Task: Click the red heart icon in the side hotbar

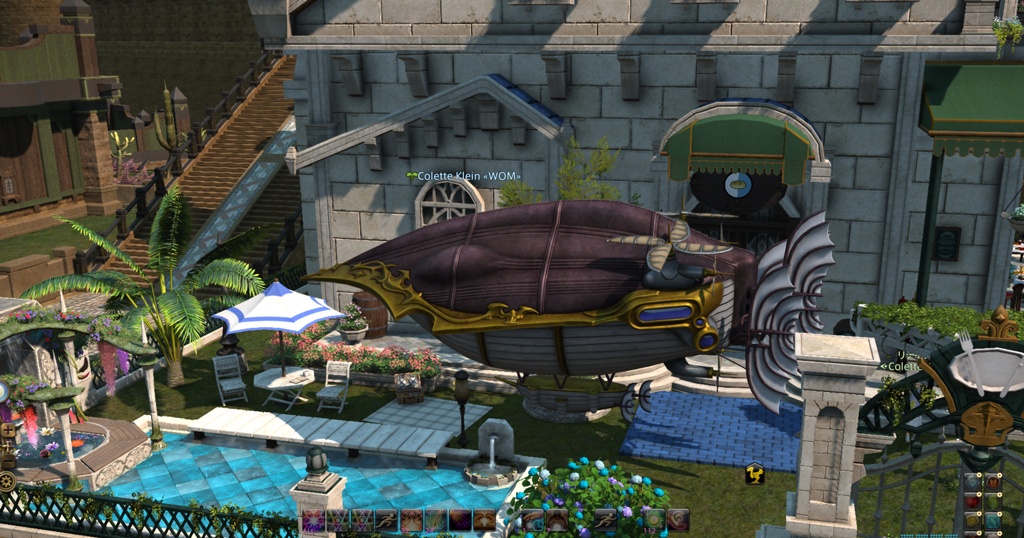Action: pyautogui.click(x=973, y=502)
